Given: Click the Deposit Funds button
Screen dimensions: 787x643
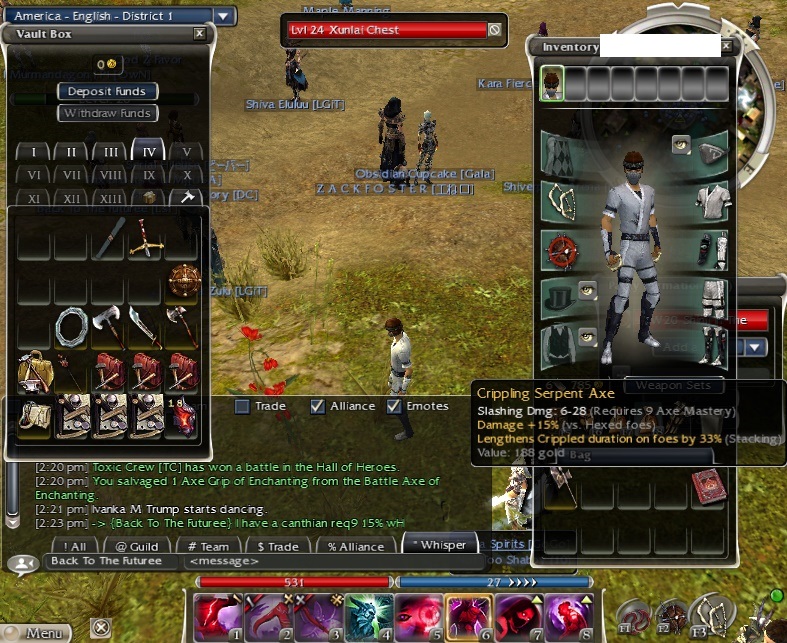Looking at the screenshot, I should click(107, 91).
